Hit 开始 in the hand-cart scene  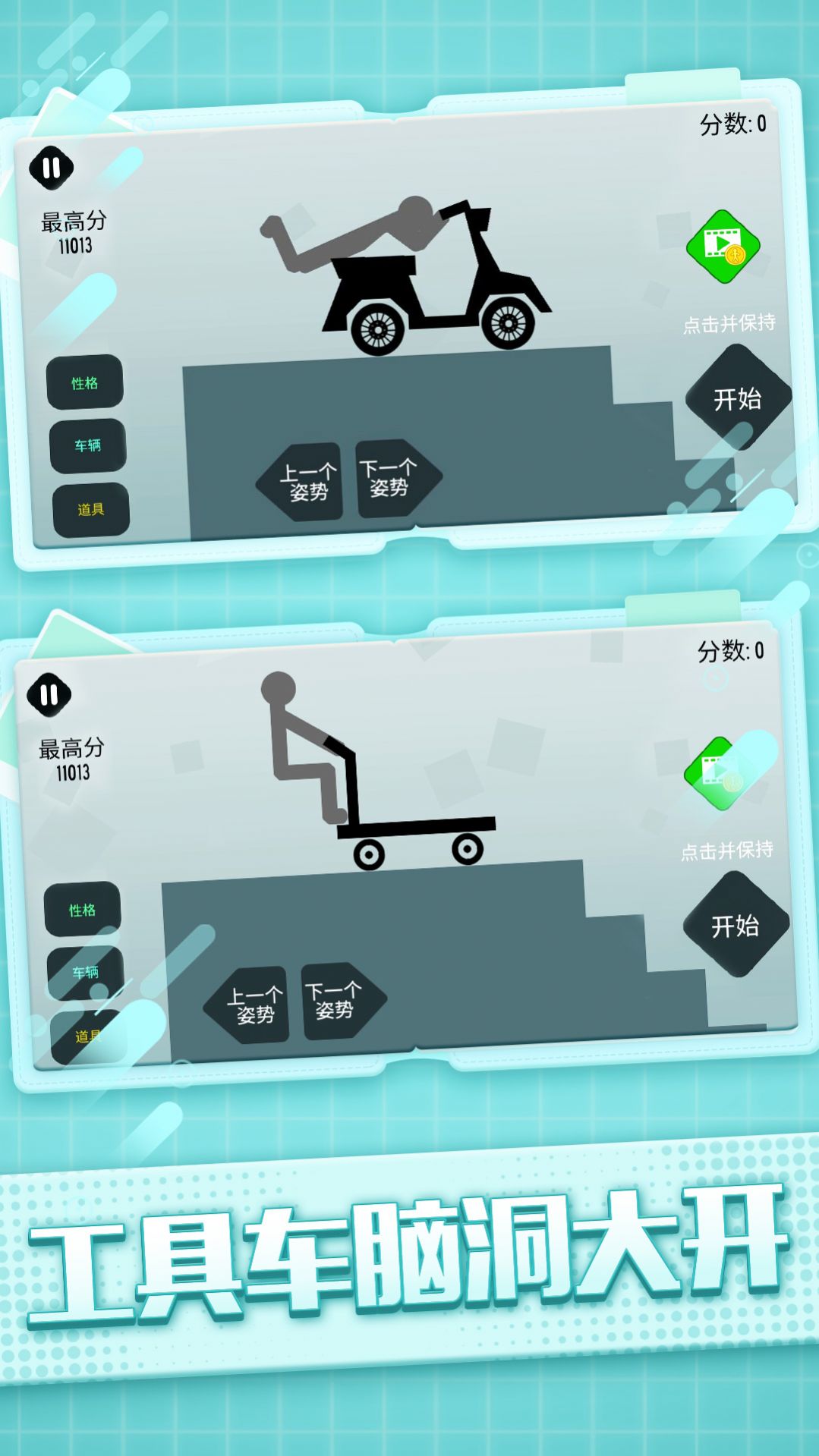coord(736,926)
